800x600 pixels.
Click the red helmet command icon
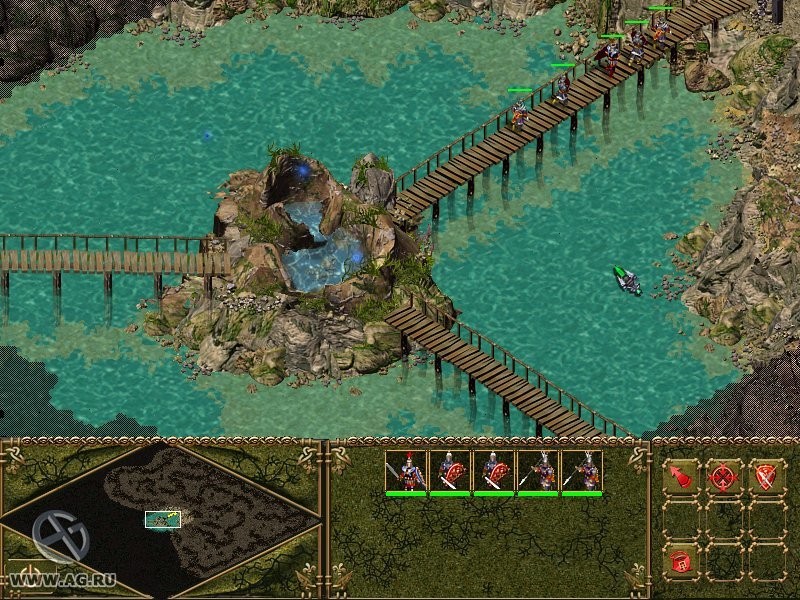coord(682,561)
